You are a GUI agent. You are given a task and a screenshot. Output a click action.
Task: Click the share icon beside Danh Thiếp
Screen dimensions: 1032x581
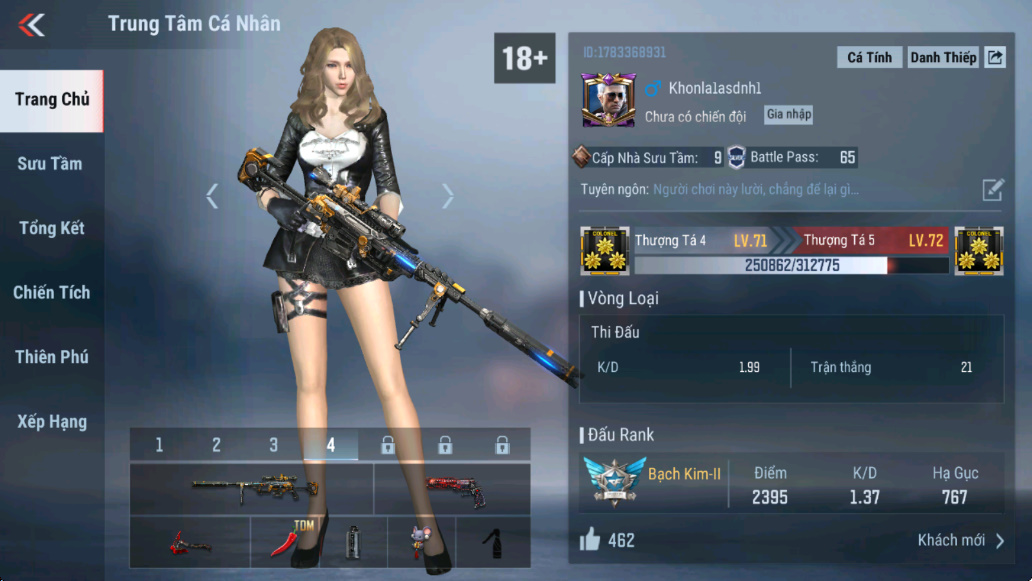[x=995, y=57]
